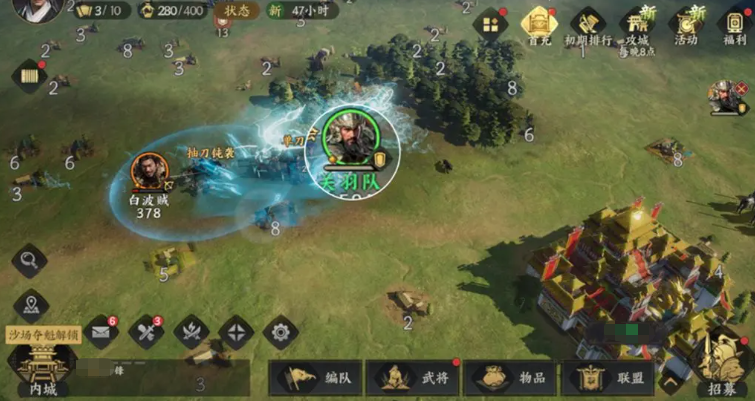
Task: Open the crossed swords battle icon
Action: tap(191, 332)
